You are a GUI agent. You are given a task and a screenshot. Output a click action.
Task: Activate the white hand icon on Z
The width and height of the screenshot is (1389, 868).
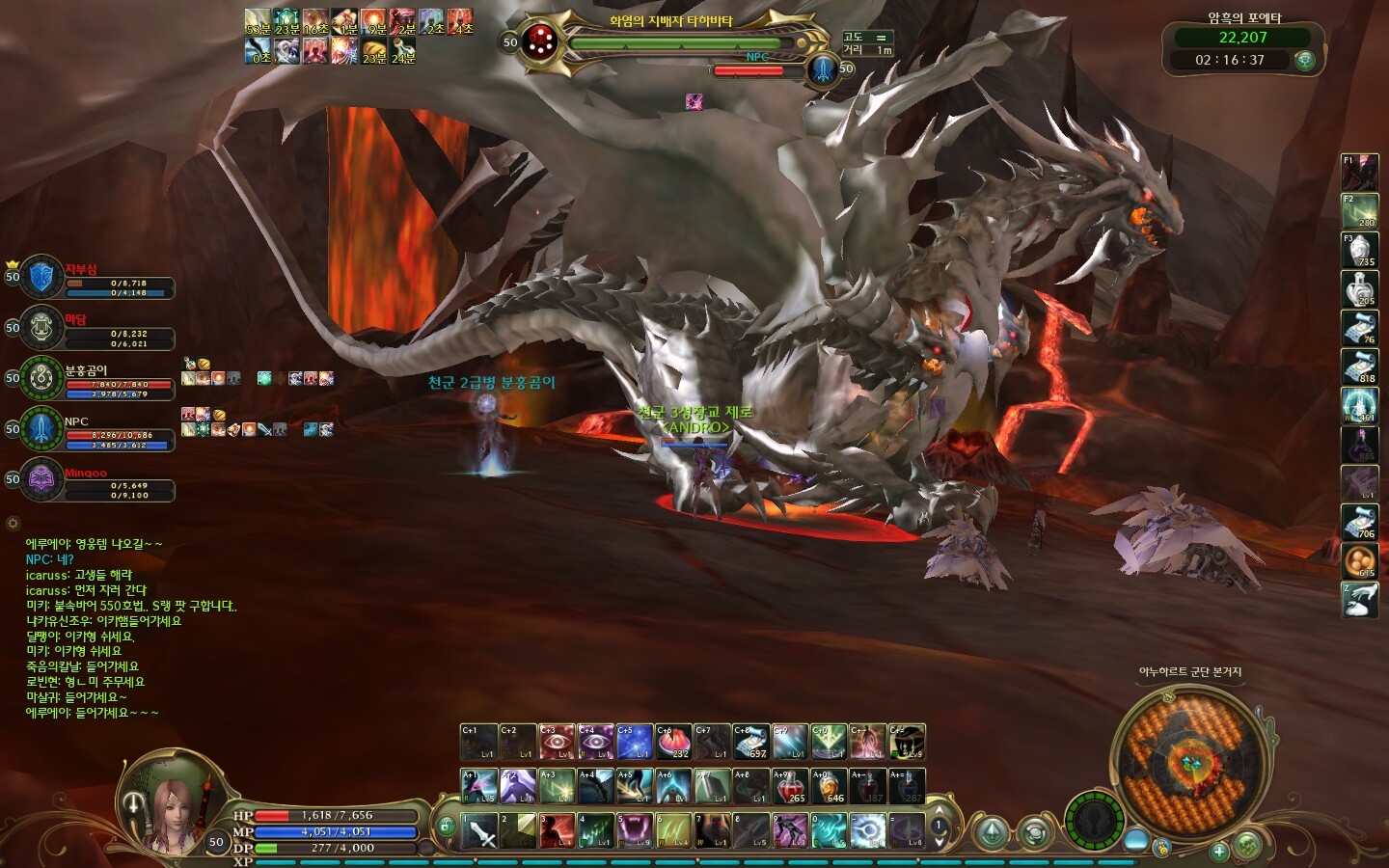[1360, 599]
